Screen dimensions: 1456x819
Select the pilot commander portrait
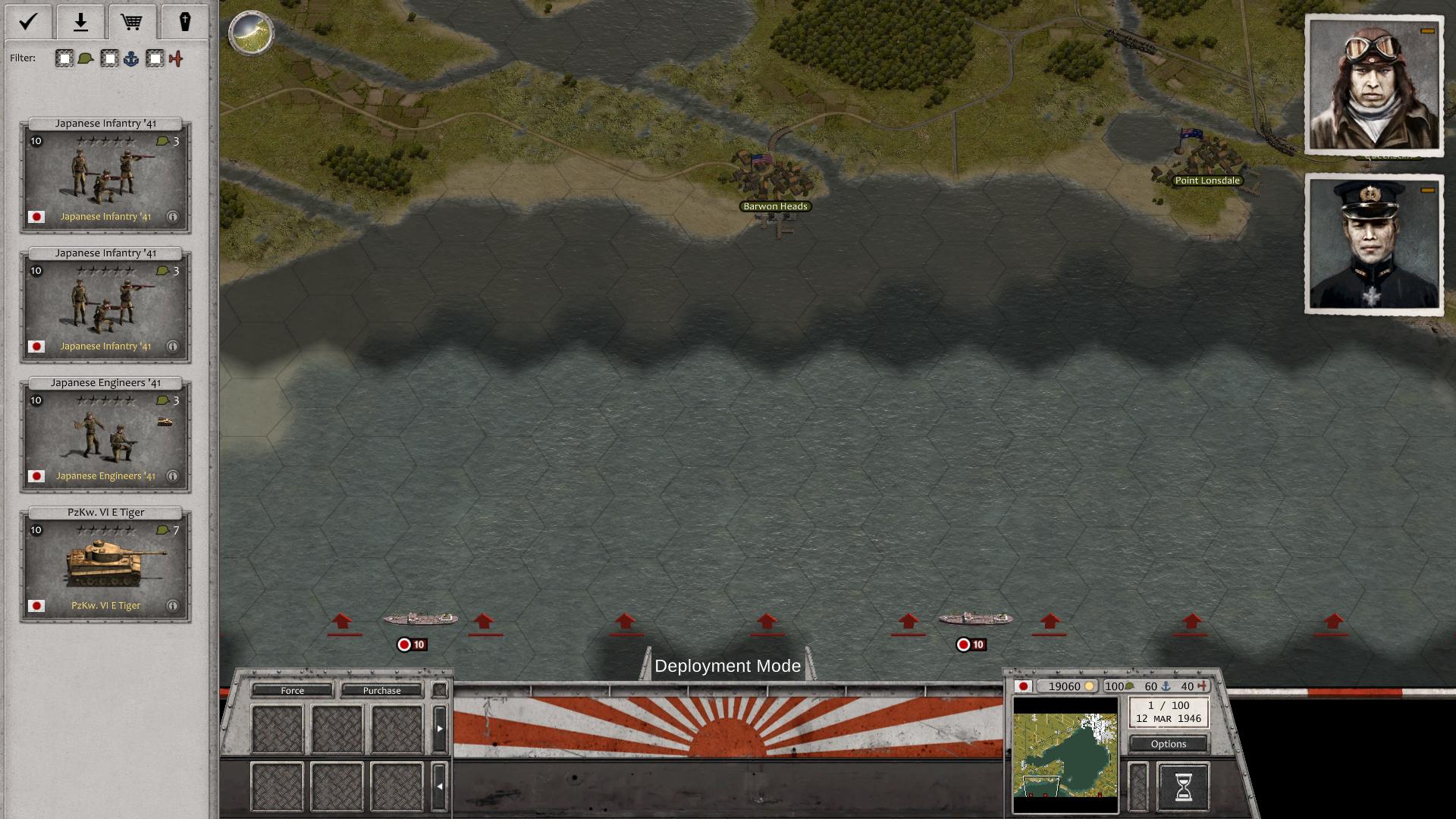pyautogui.click(x=1373, y=85)
